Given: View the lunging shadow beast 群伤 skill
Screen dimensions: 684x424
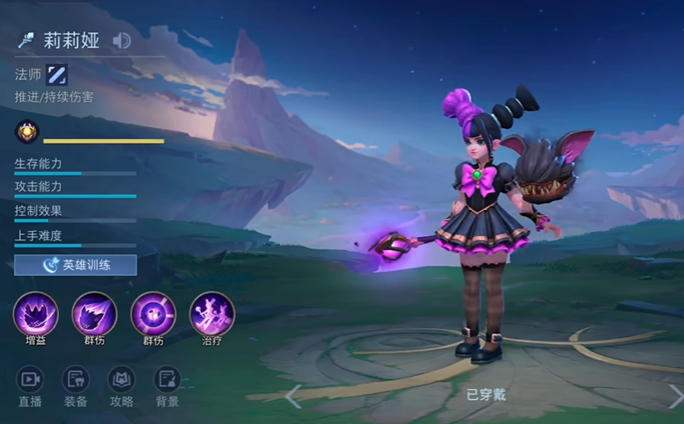Looking at the screenshot, I should 94,314.
